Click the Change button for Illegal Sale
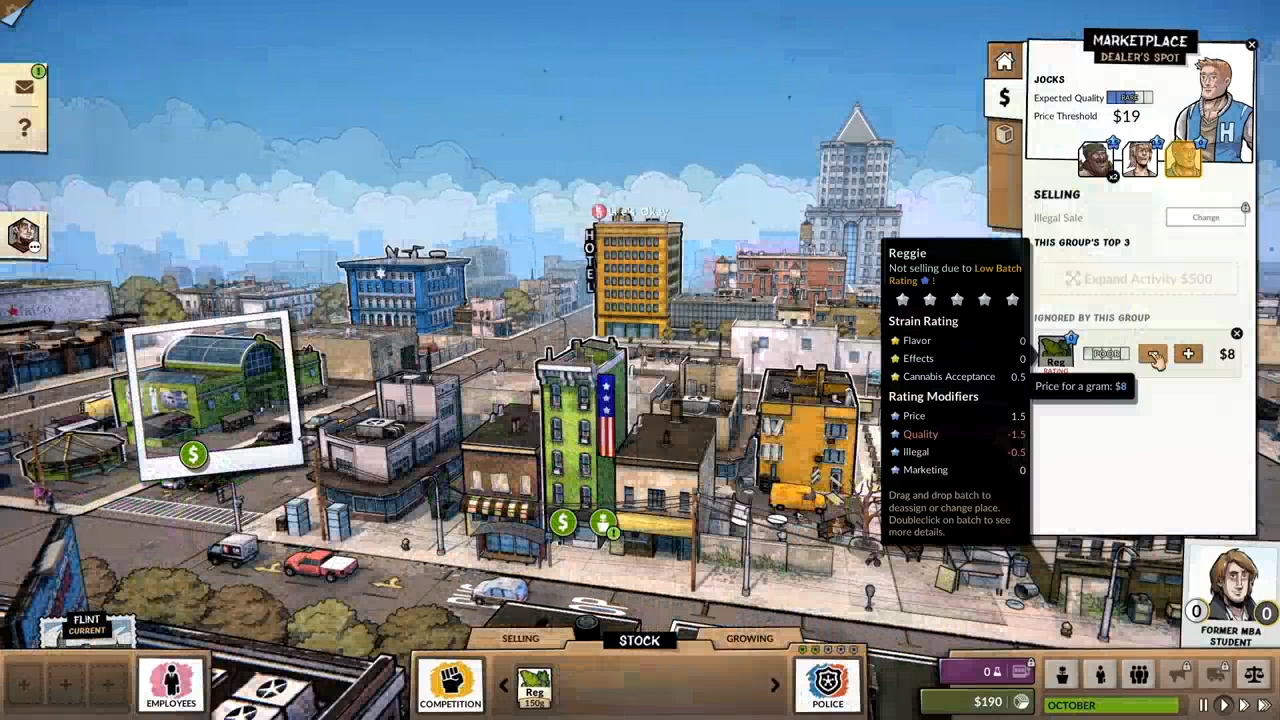1280x720 pixels. pos(1205,217)
